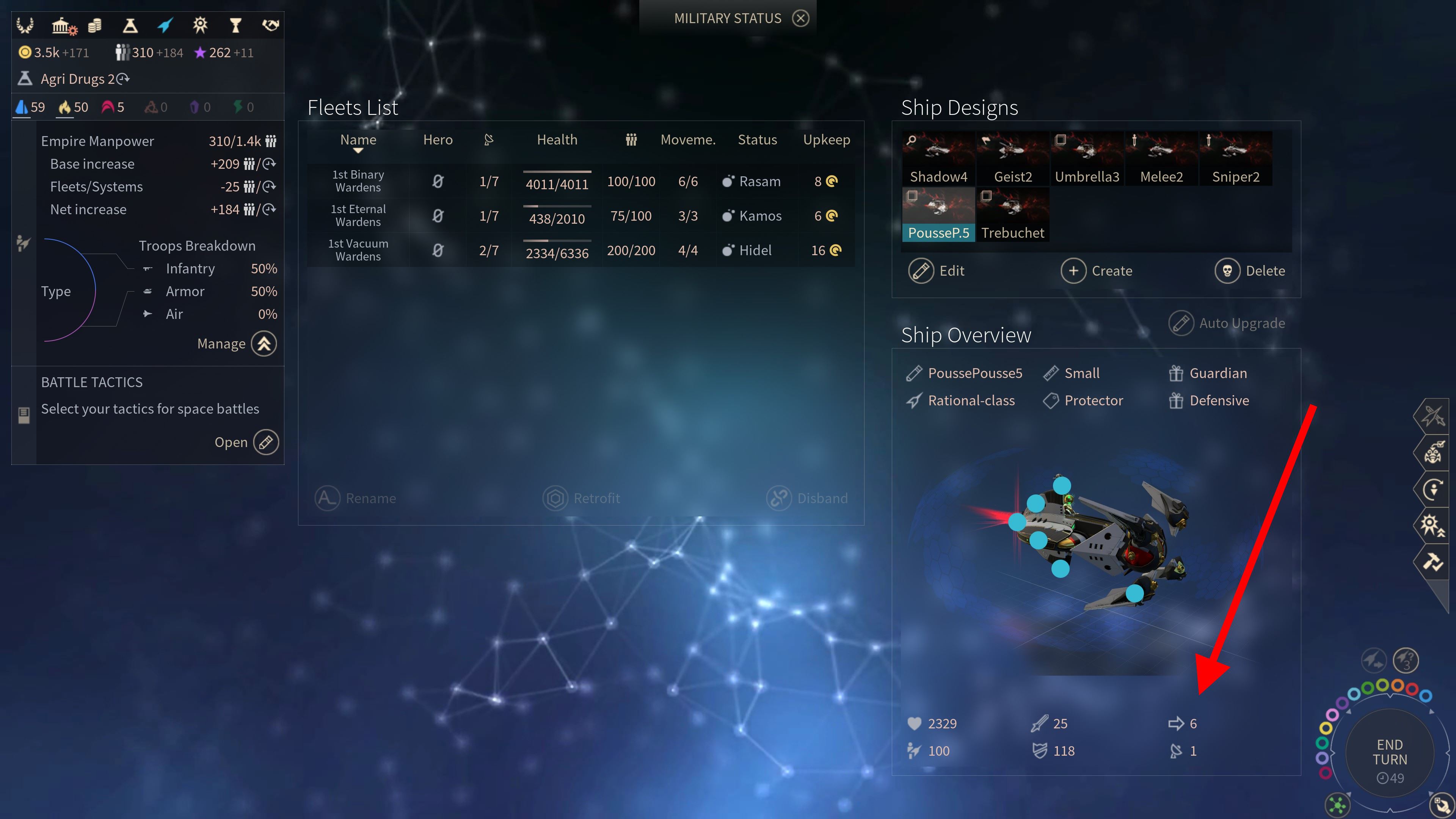This screenshot has width=1456, height=819.
Task: Open the Manage troops option
Action: click(x=264, y=344)
